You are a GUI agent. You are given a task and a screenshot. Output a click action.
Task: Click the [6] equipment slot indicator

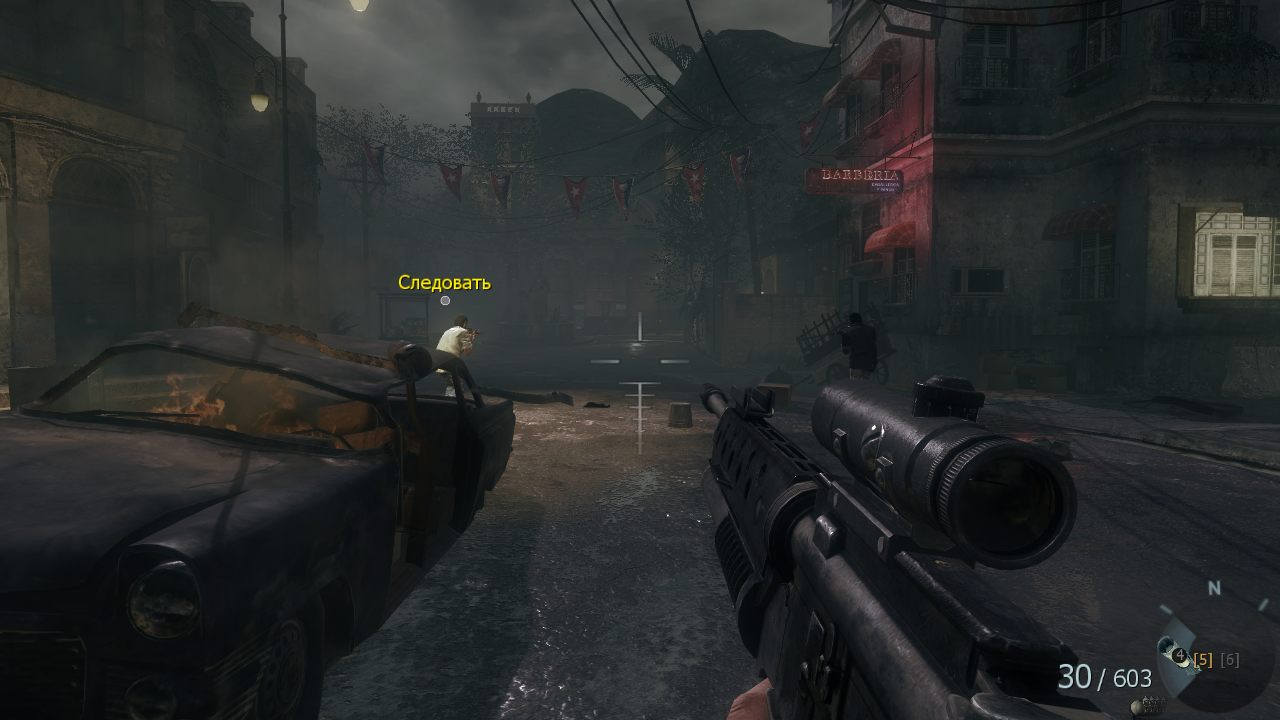coord(1230,661)
